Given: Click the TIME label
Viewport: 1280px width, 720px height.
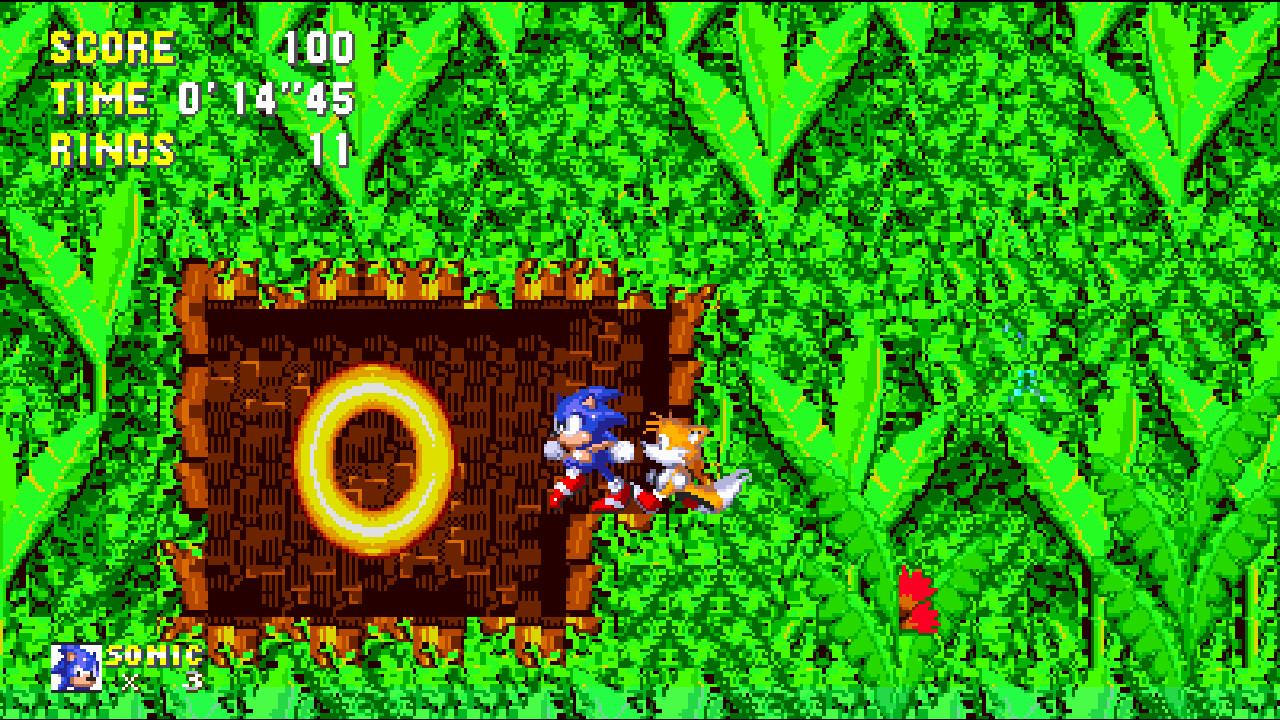Looking at the screenshot, I should 100,98.
